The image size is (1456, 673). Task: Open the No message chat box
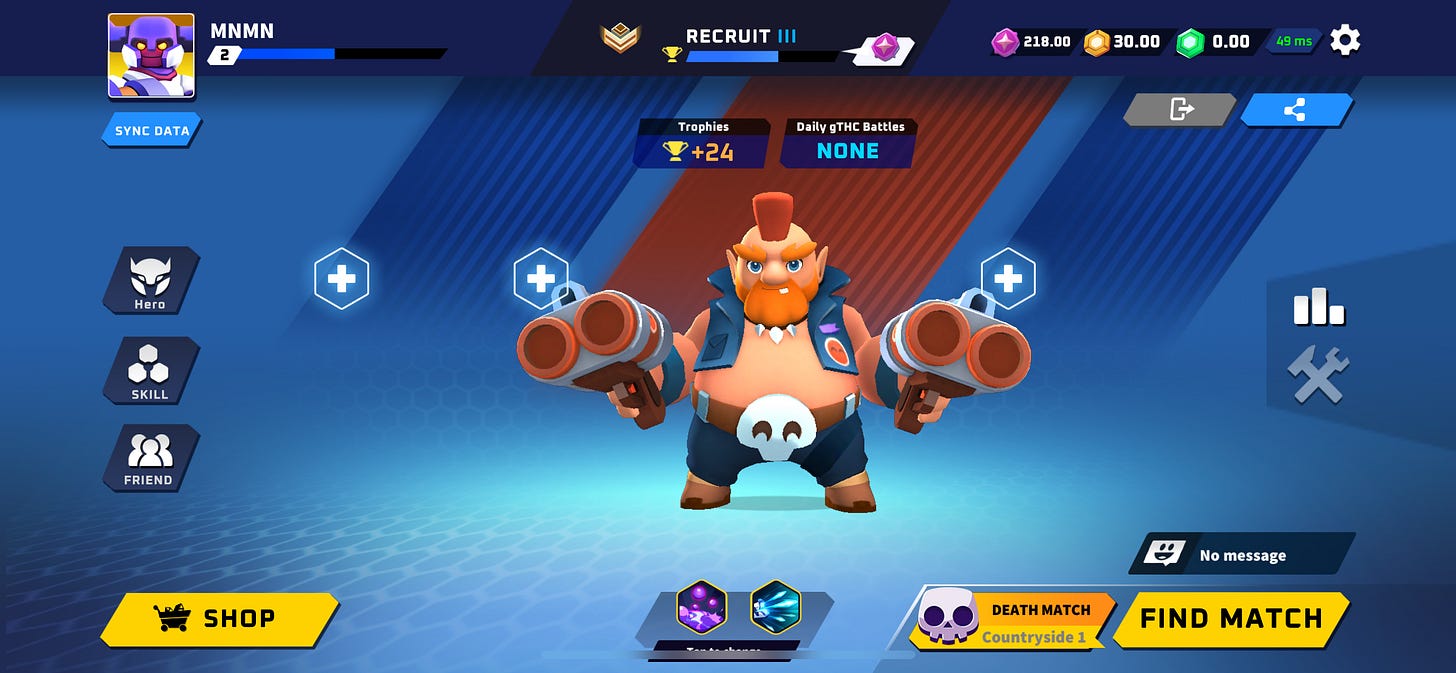pyautogui.click(x=1242, y=555)
